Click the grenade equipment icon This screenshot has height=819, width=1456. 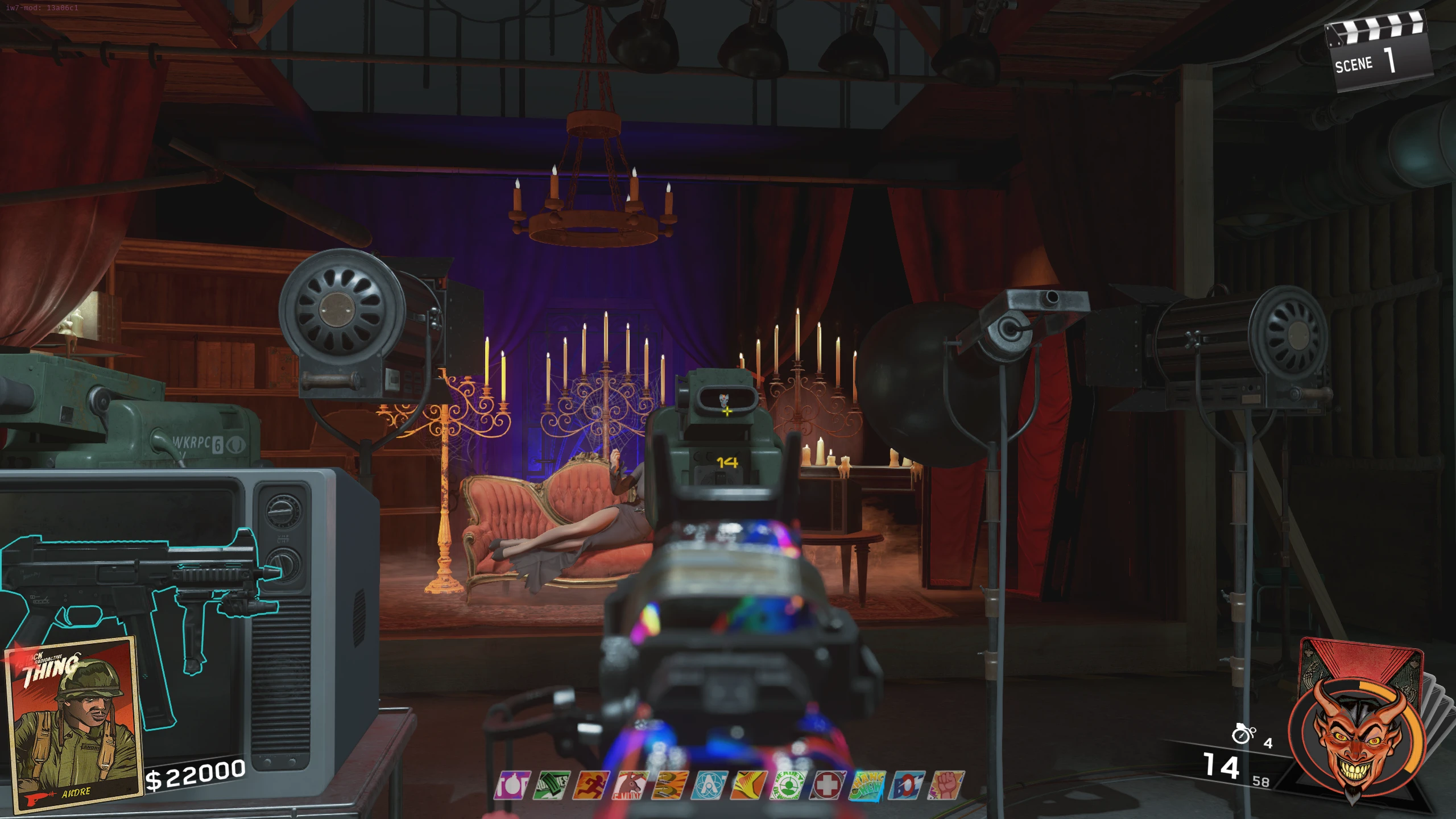click(1243, 734)
